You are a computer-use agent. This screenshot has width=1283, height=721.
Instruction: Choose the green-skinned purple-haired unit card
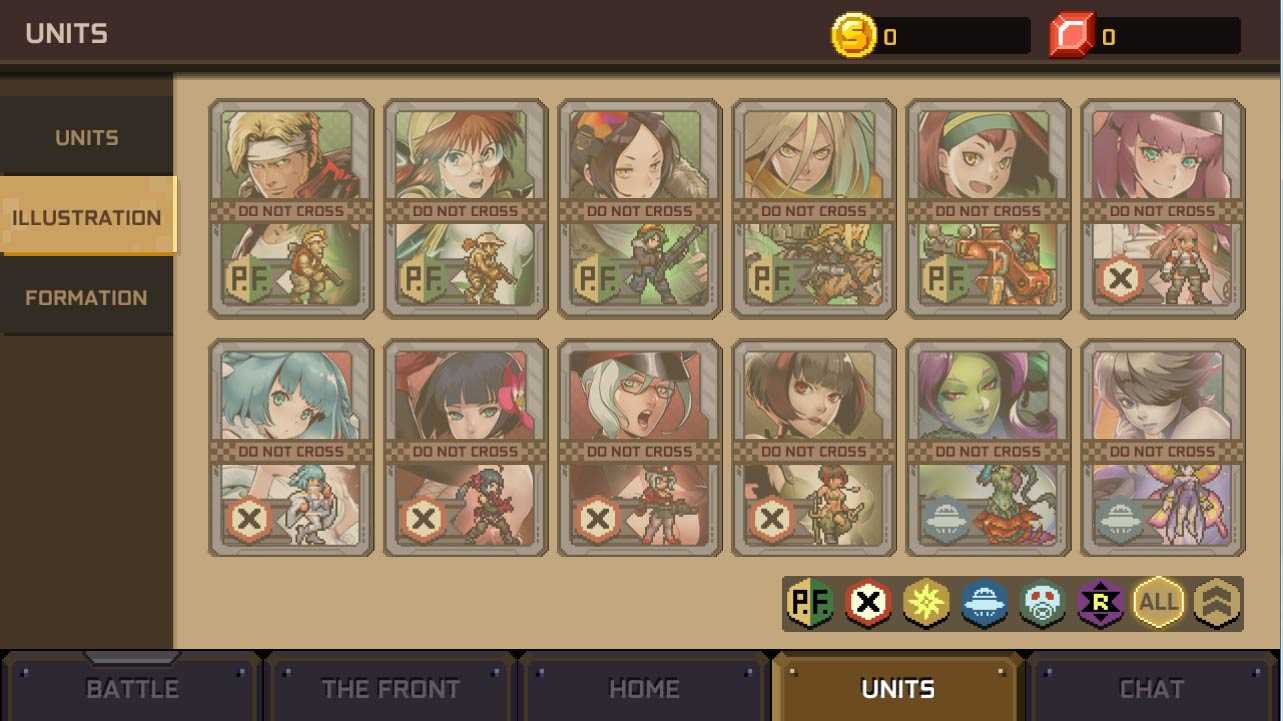988,447
